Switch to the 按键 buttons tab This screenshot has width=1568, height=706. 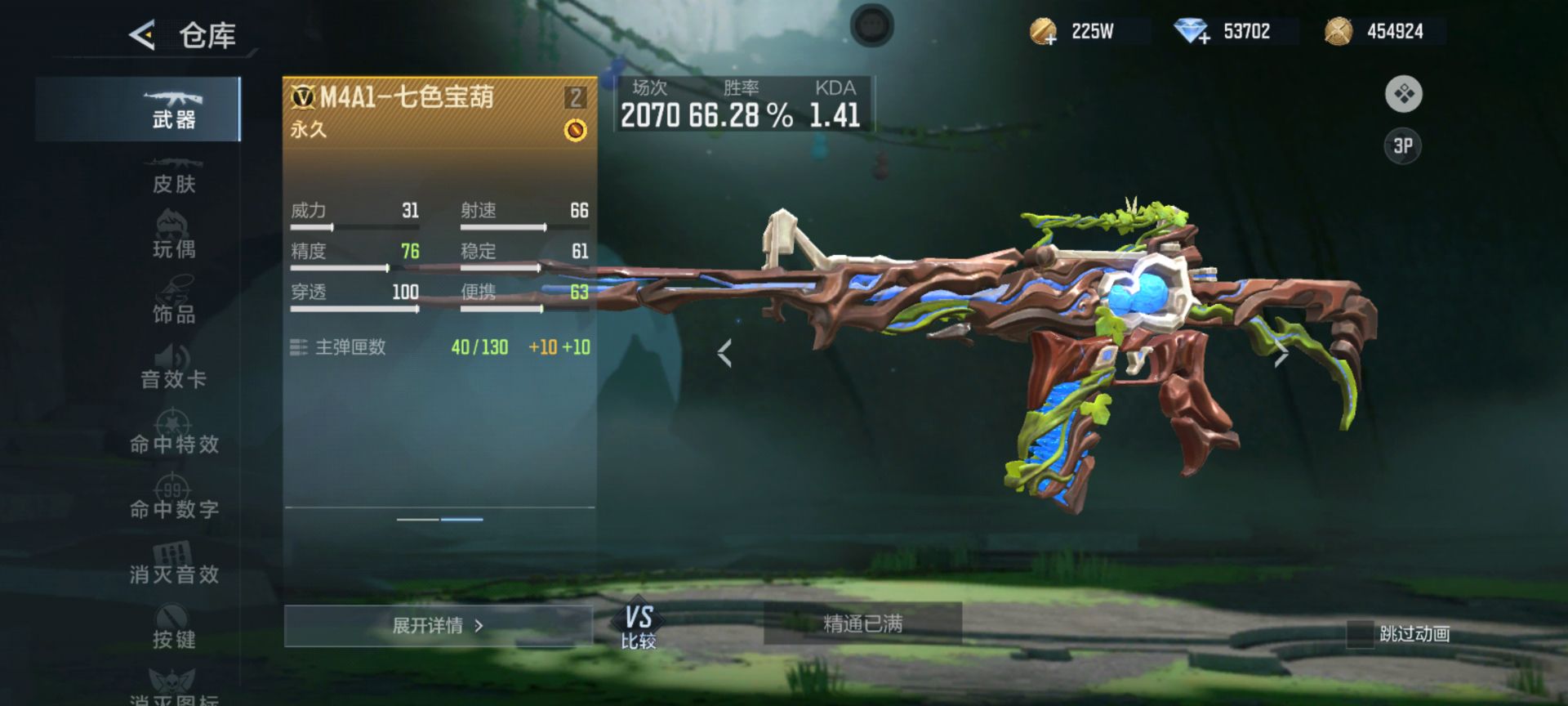(x=173, y=629)
